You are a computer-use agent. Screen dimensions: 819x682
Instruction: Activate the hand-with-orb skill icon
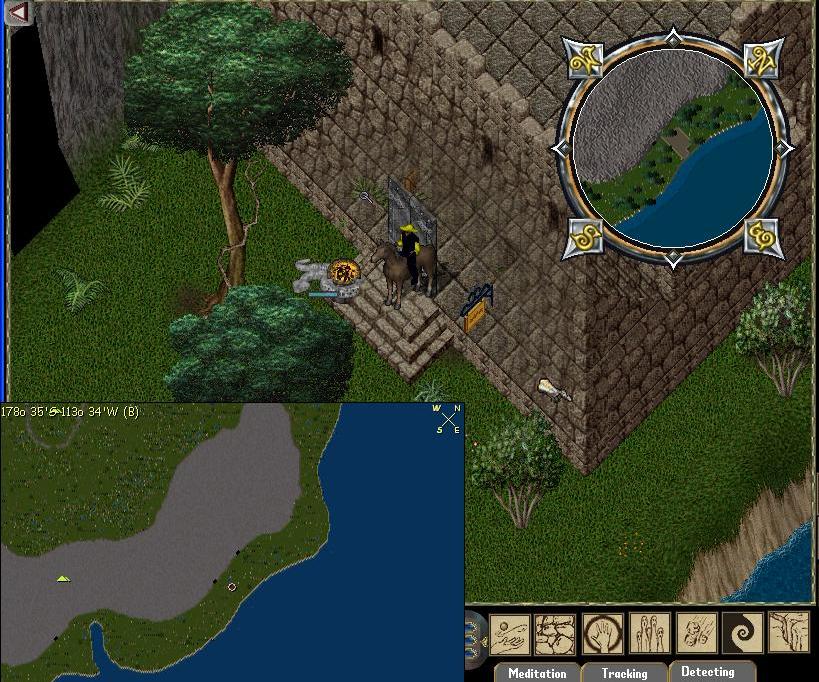click(510, 634)
